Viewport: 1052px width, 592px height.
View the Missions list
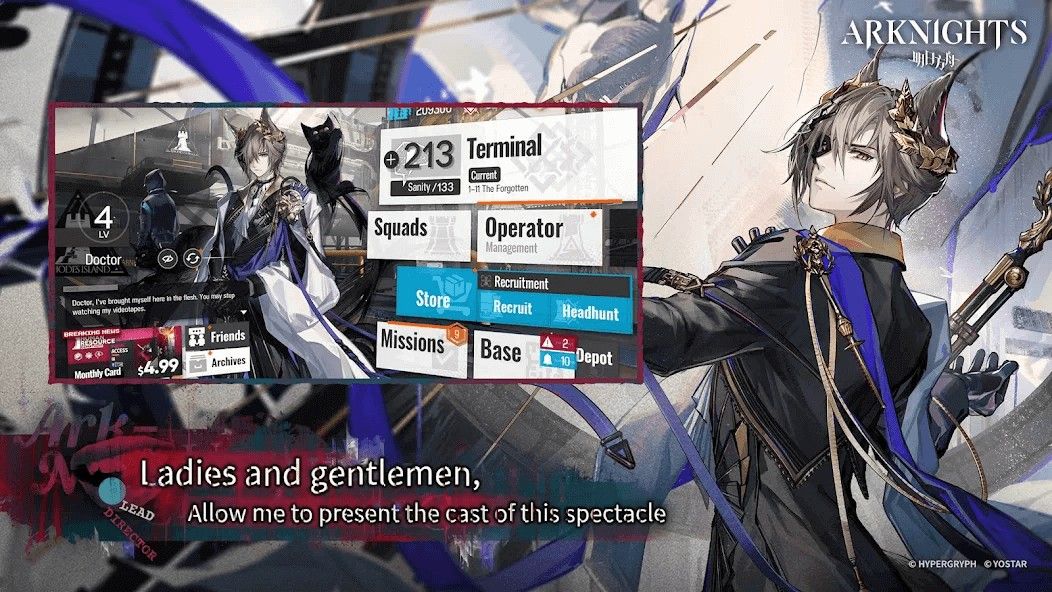[418, 343]
